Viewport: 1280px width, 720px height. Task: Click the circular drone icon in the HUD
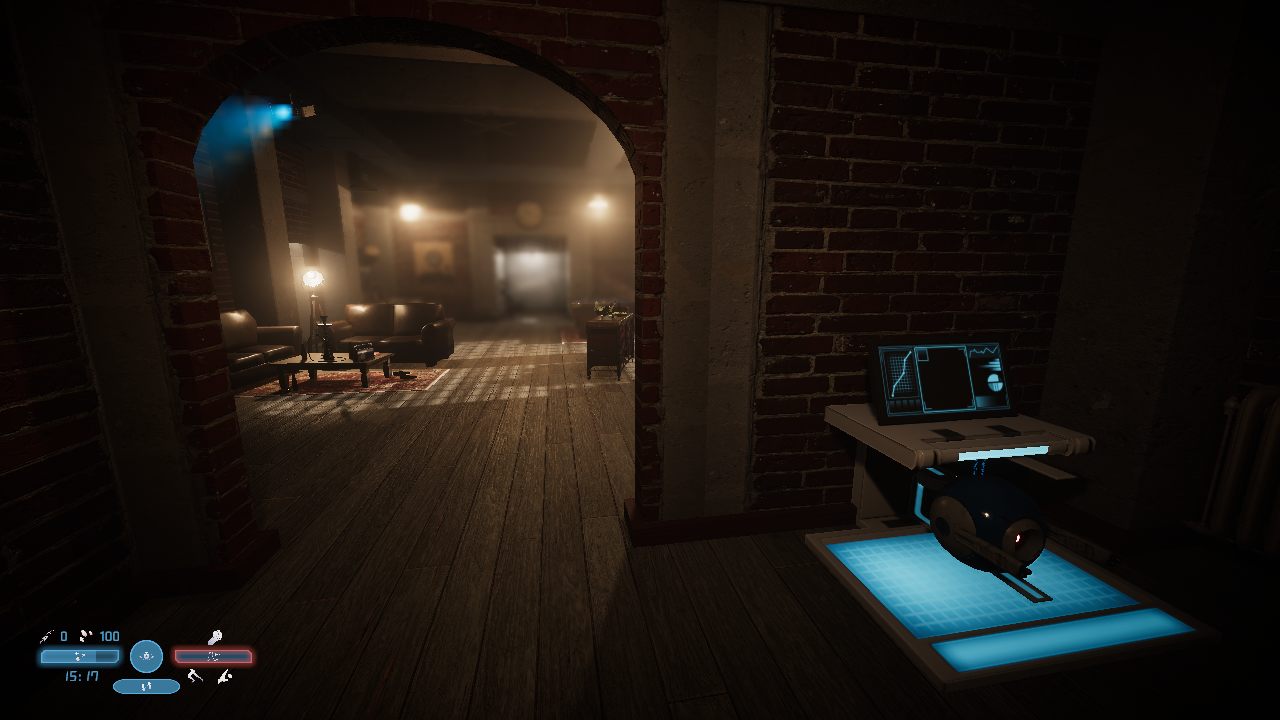146,656
